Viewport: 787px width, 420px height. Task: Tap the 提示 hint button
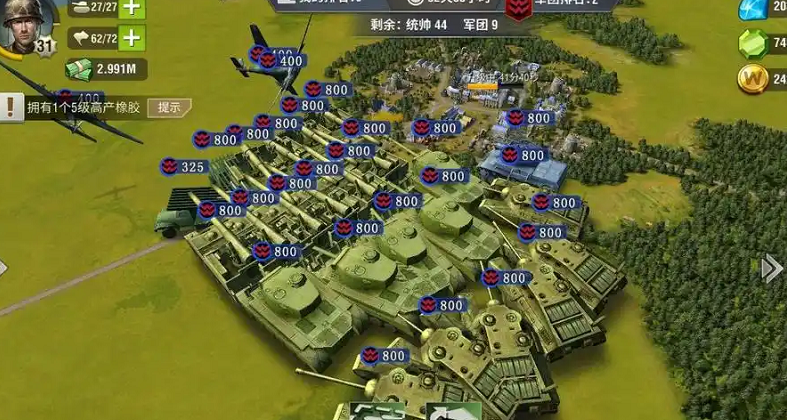[x=169, y=107]
